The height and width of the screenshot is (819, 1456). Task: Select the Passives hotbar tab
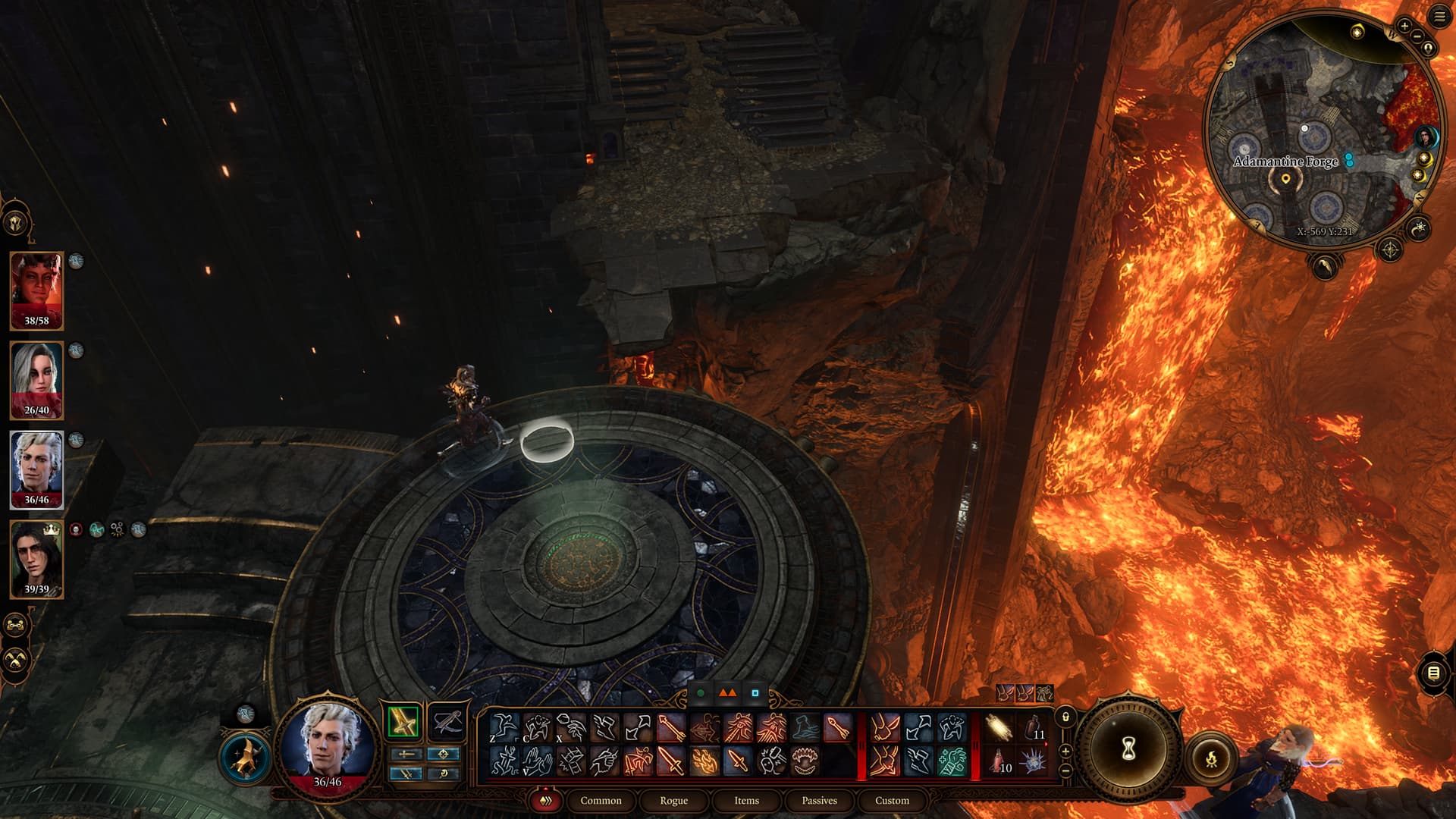[x=819, y=800]
